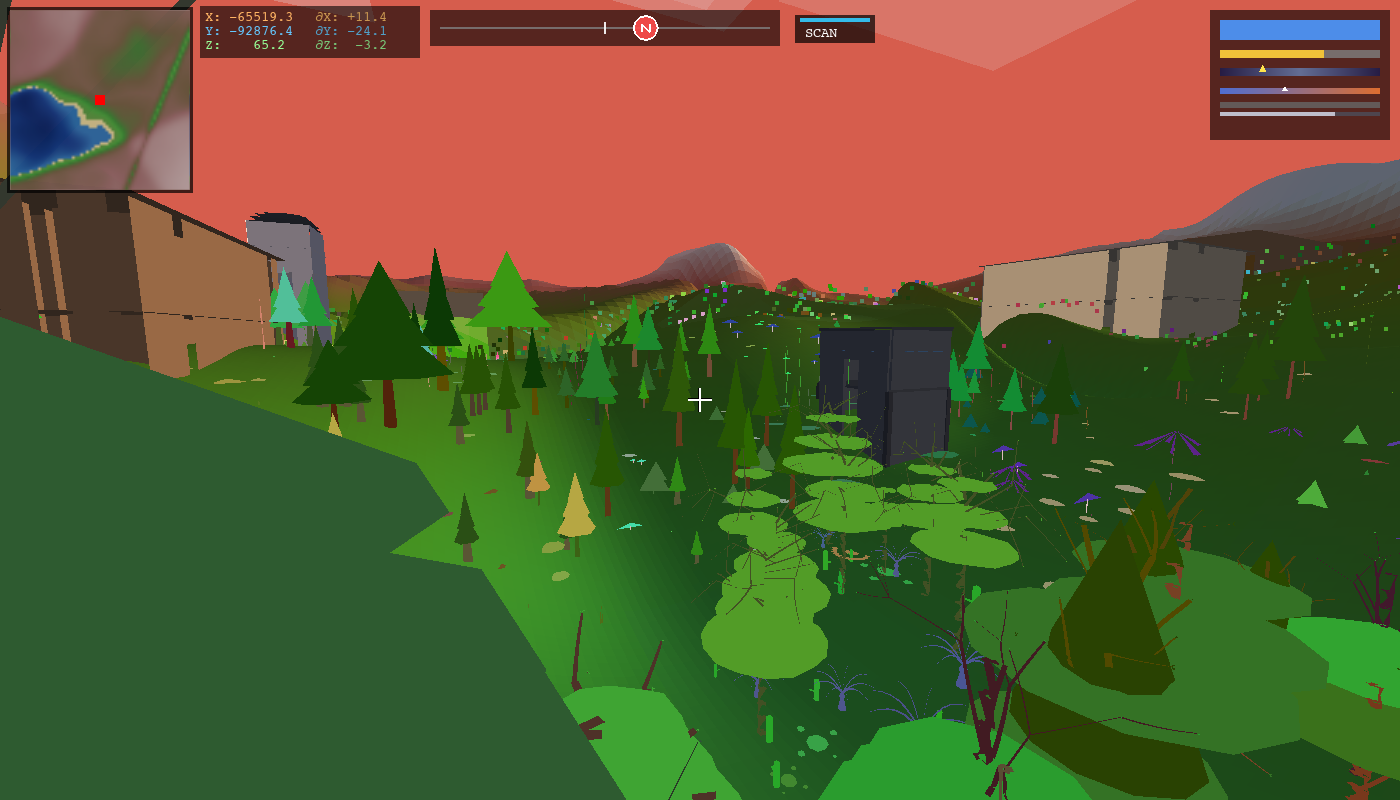Click the N marker on the compass strip
Image resolution: width=1400 pixels, height=800 pixels.
click(645, 28)
